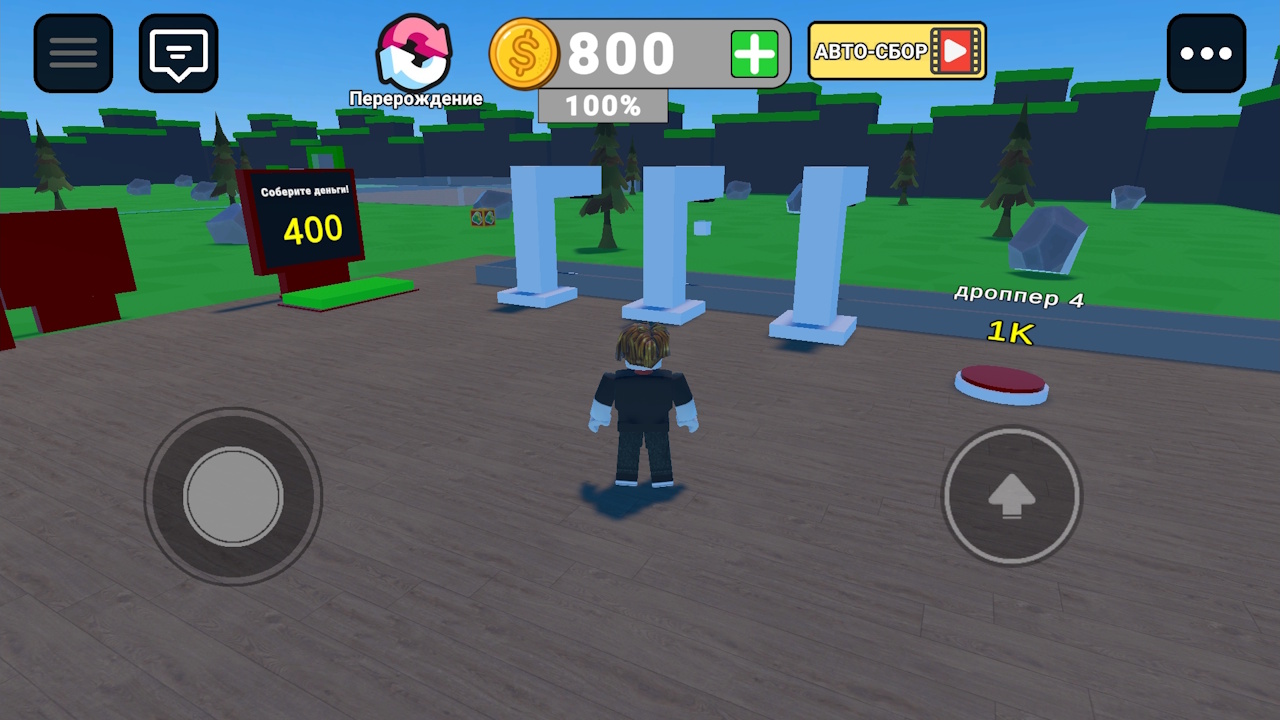Tap the video play icon on АВТО-СБОР

[957, 51]
